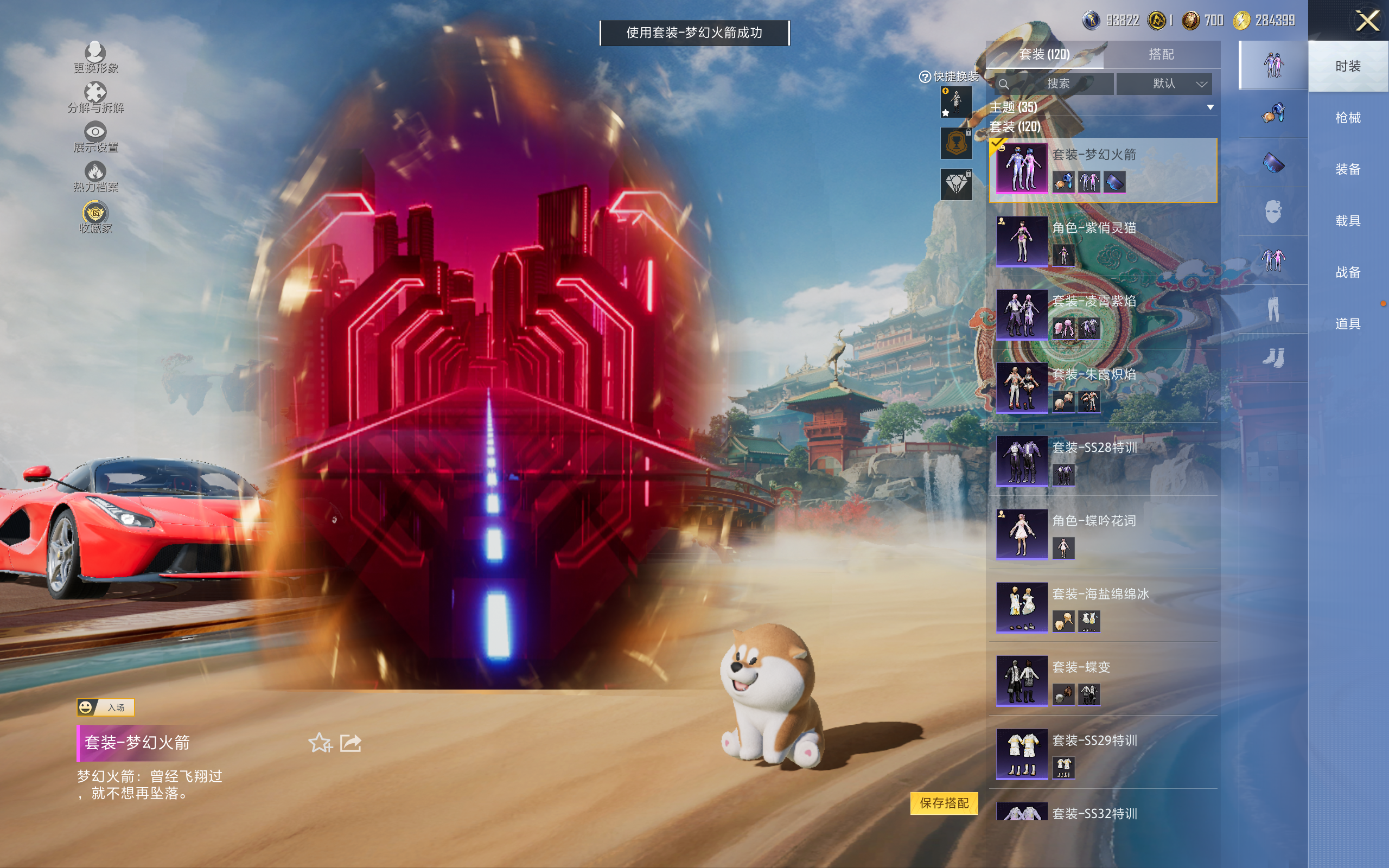Viewport: 1389px width, 868px height.
Task: Switch to the 搭配 tab
Action: pos(1161,55)
